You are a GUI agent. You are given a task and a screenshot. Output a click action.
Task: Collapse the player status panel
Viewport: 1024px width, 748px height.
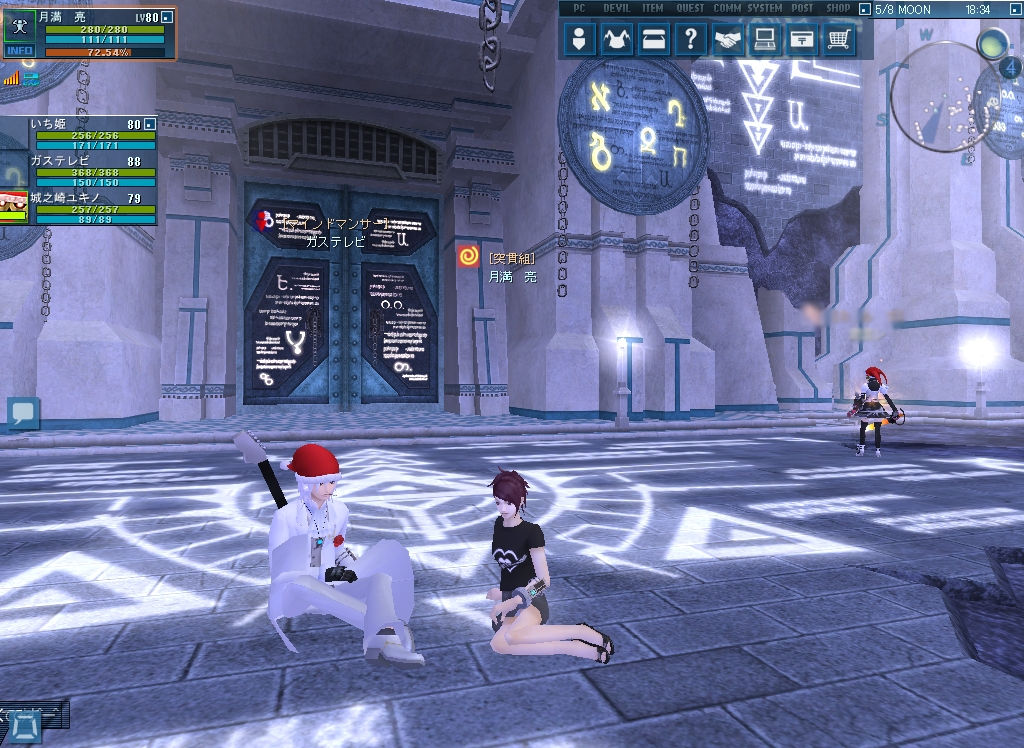click(167, 17)
